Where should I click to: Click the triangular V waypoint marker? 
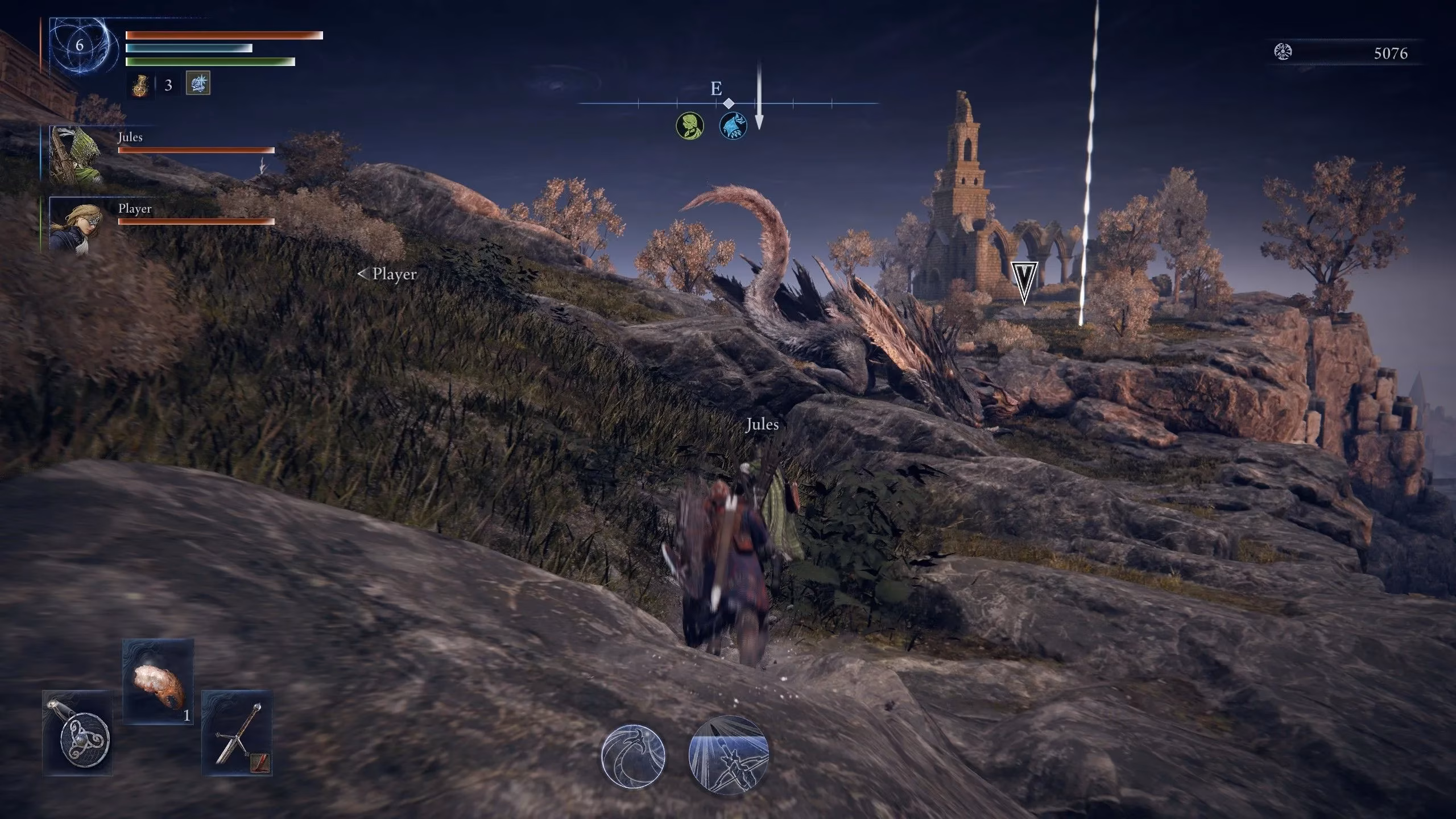[1024, 283]
